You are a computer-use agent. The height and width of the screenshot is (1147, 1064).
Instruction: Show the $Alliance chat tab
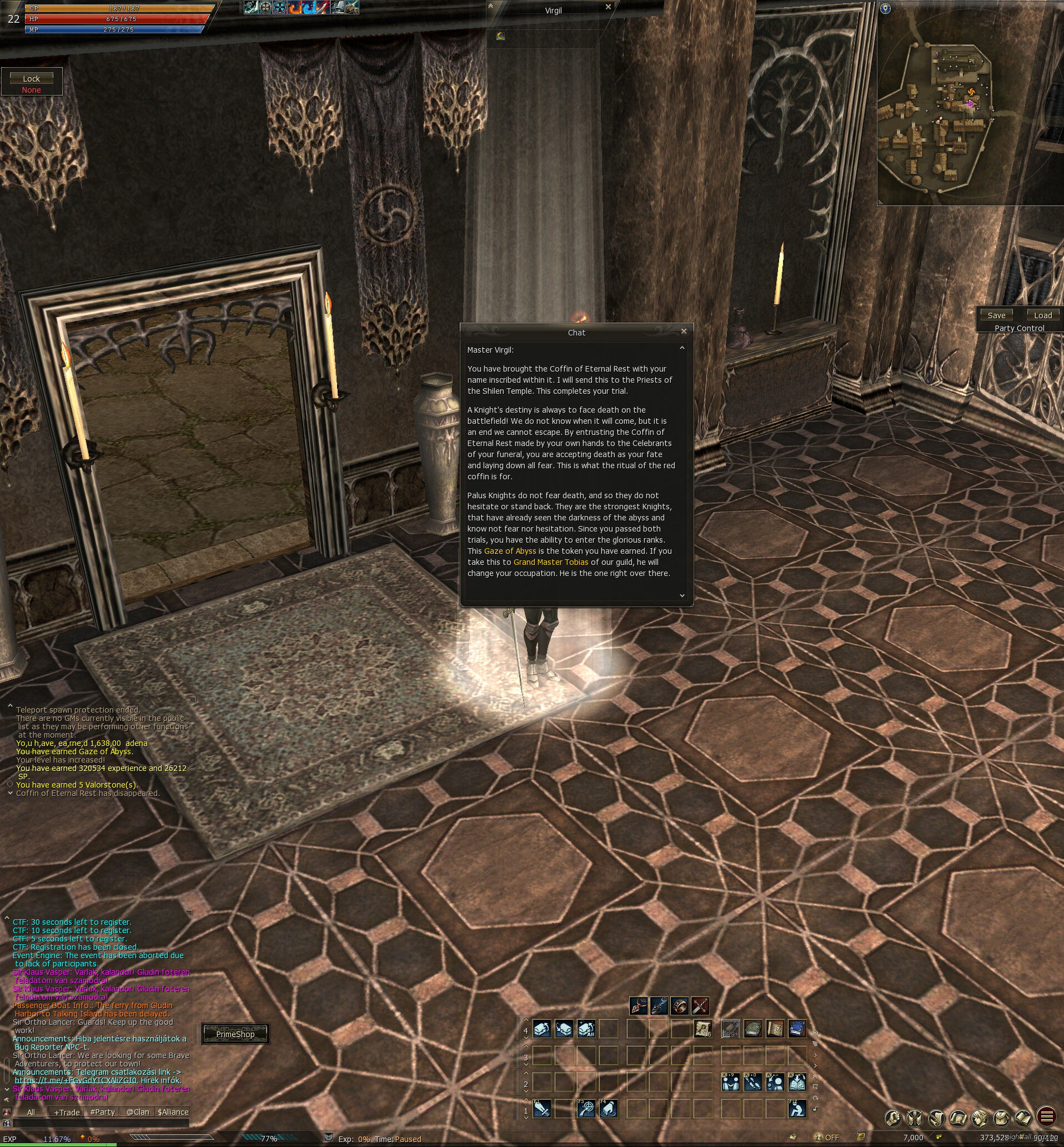click(x=173, y=1112)
